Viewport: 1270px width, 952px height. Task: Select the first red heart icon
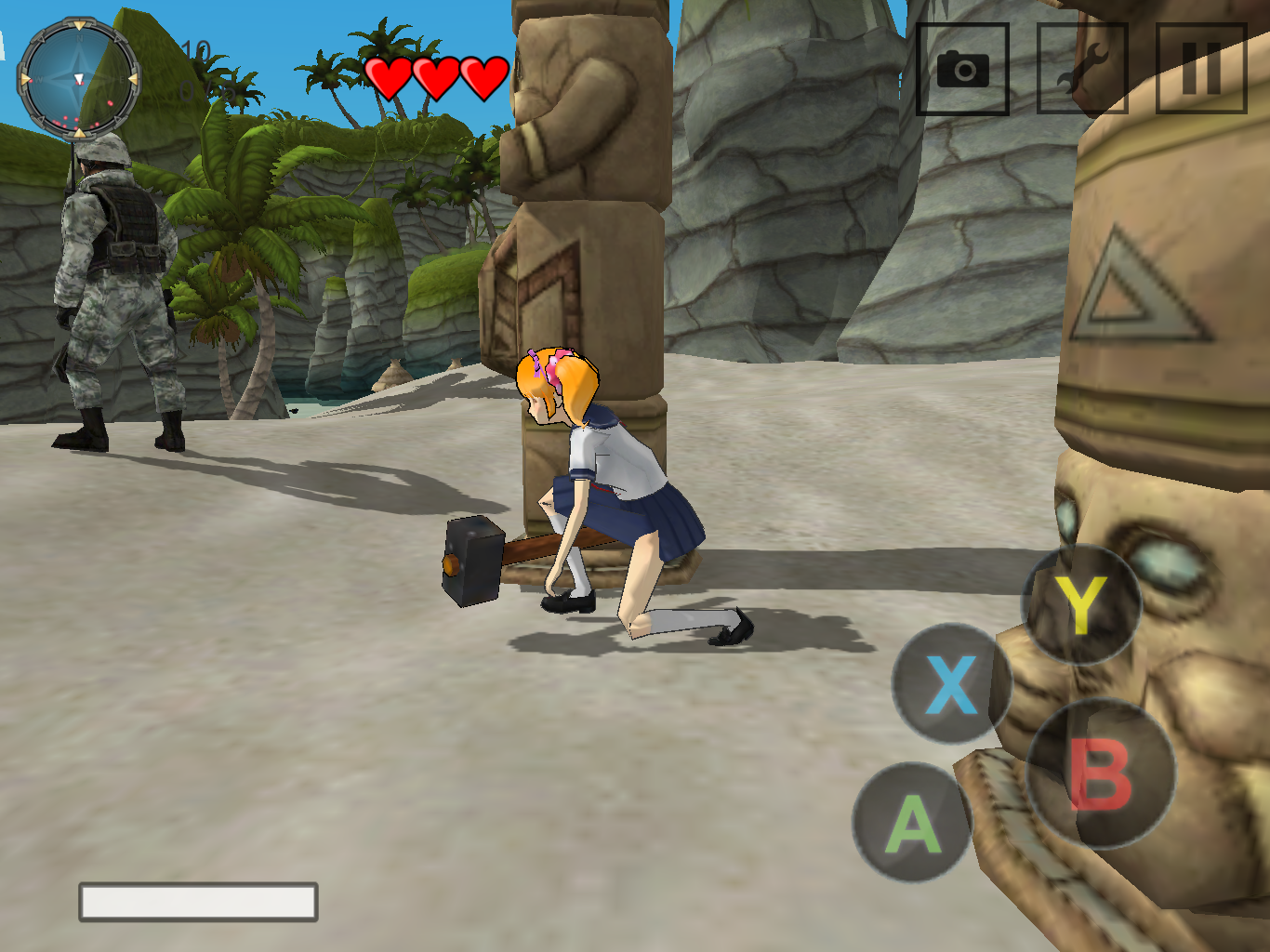click(390, 76)
